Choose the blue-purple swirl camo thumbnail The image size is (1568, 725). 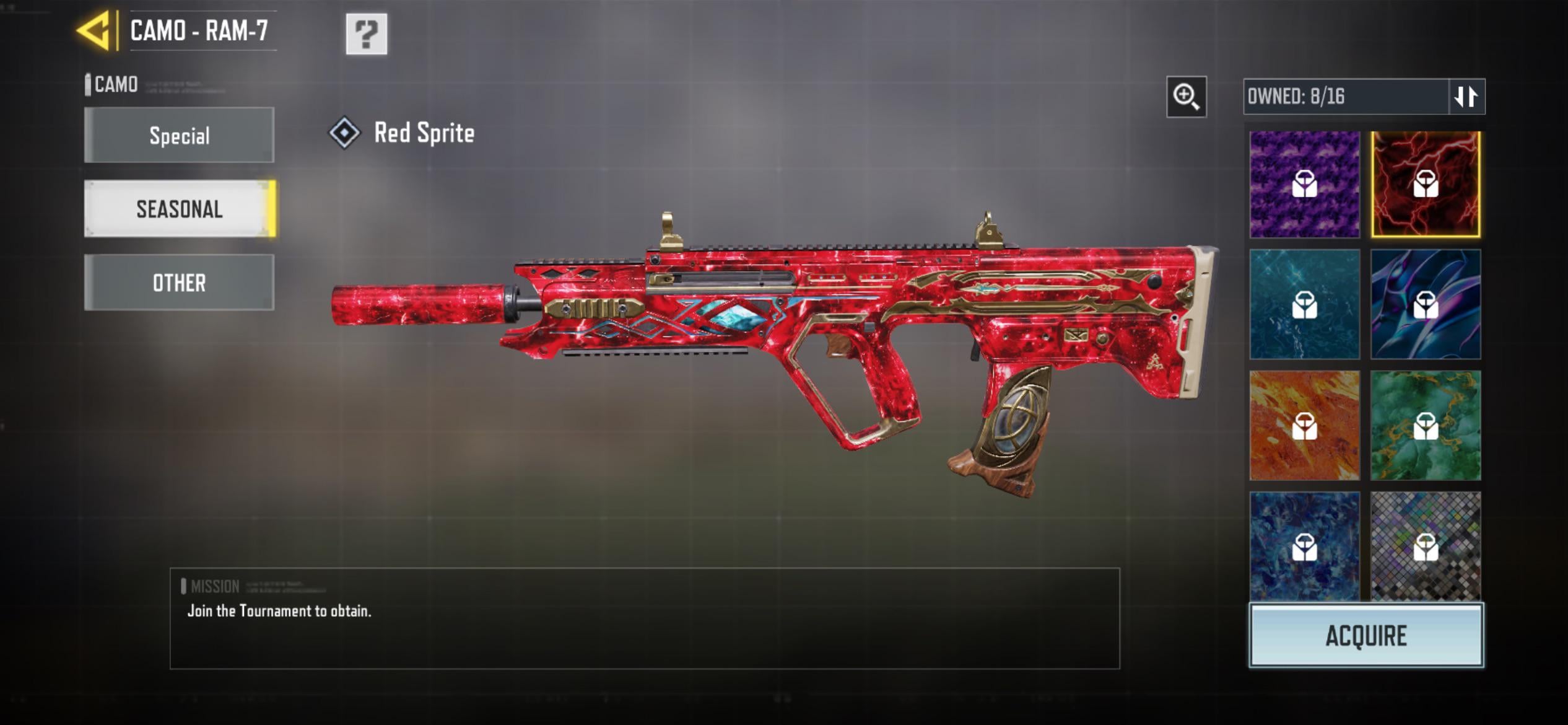tap(1426, 304)
